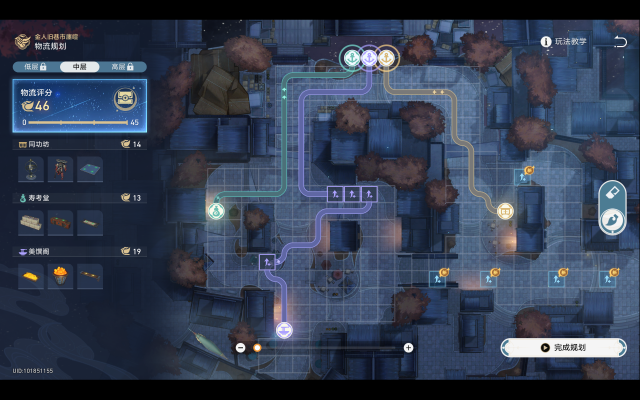Select the stone bricks item in 寿考堂
Image resolution: width=640 pixels, height=400 pixels.
pos(33,221)
